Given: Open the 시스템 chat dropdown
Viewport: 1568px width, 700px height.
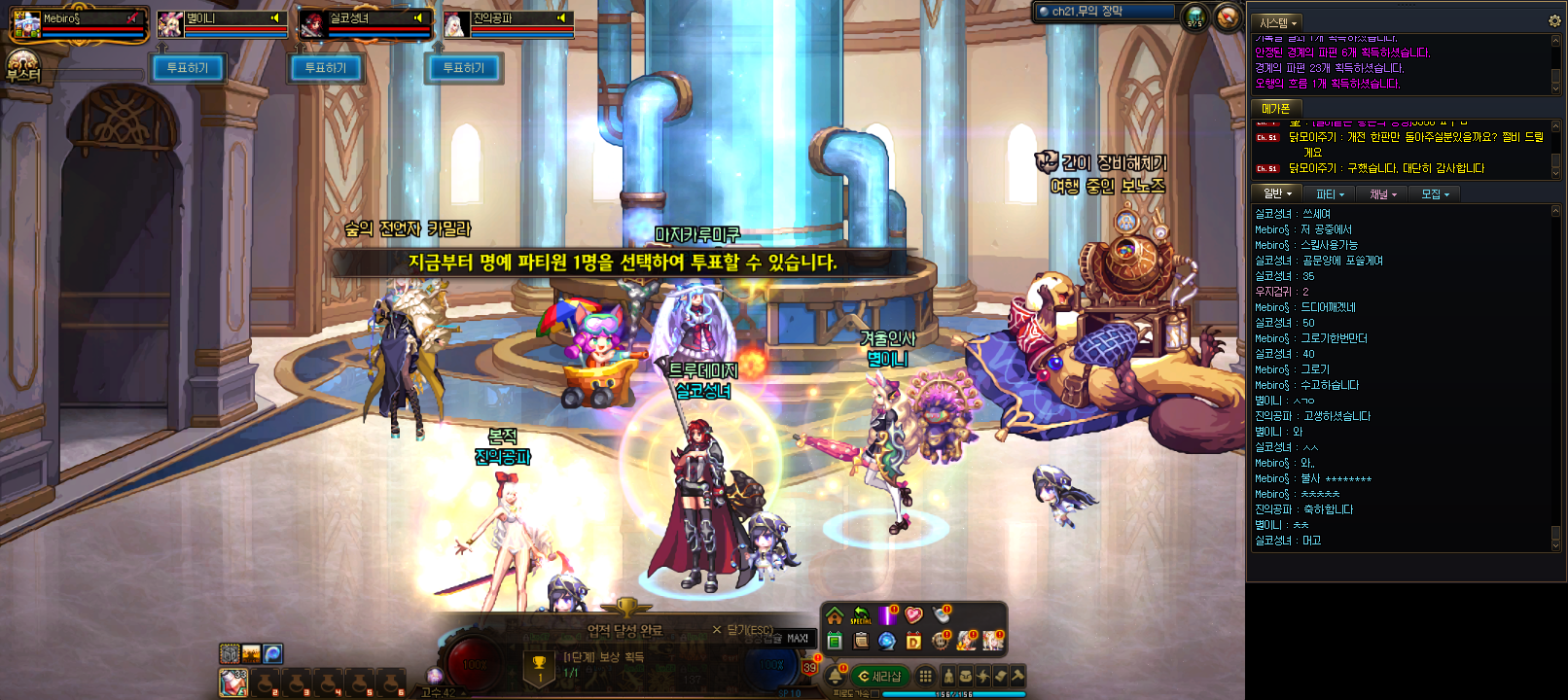Looking at the screenshot, I should coord(1278,22).
